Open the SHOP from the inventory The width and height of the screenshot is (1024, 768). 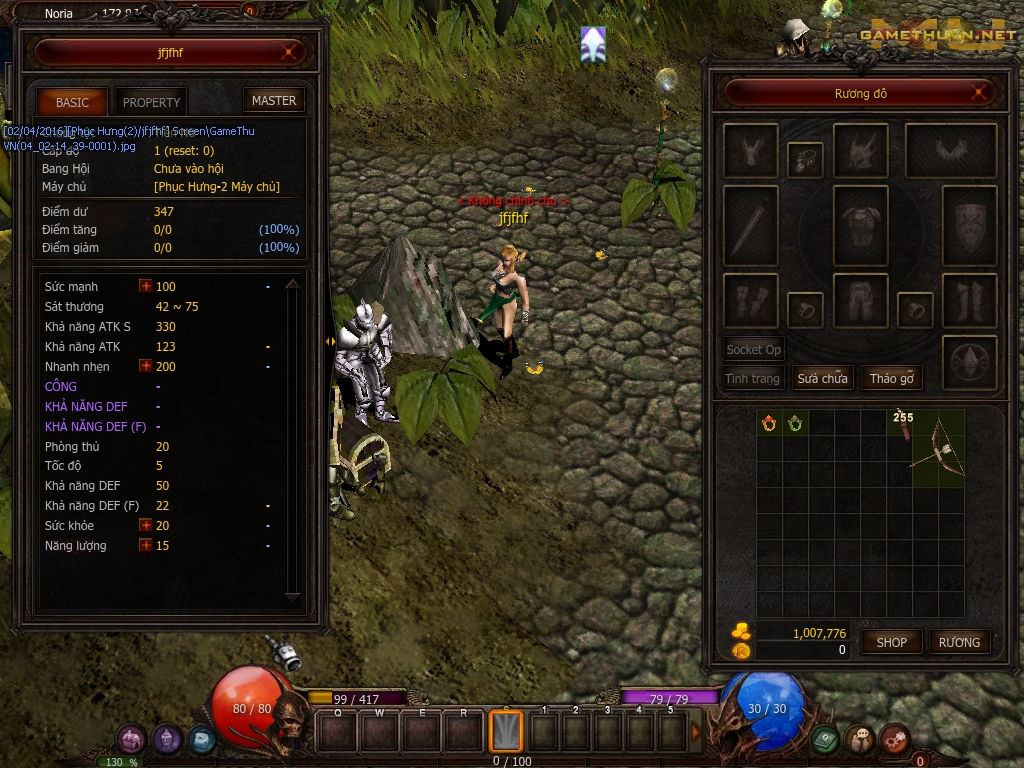(x=891, y=642)
